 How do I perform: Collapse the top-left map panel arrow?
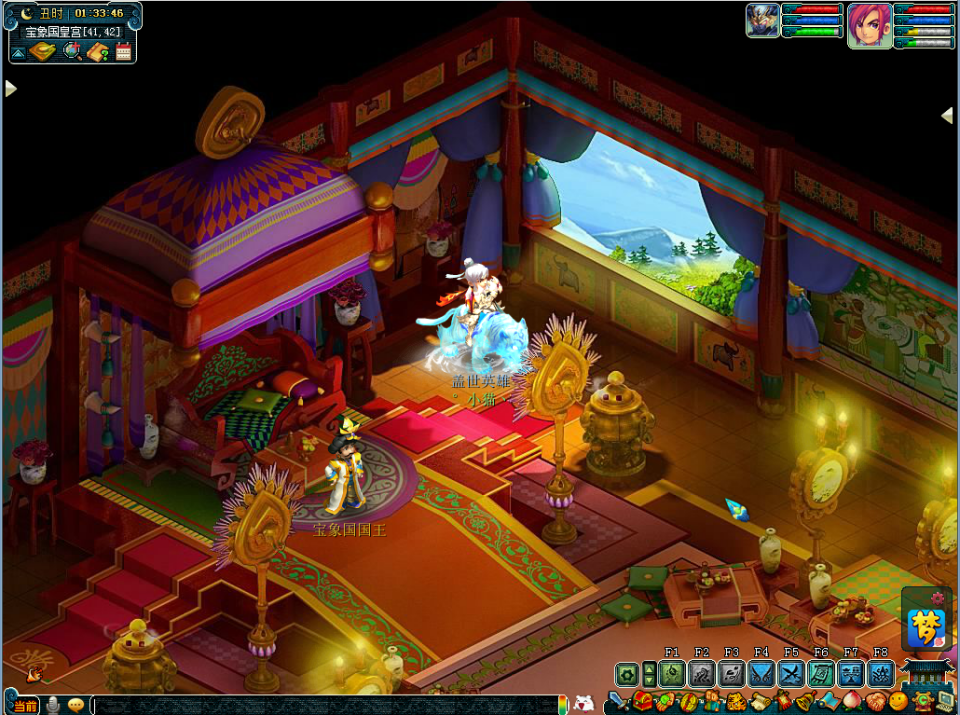(x=18, y=52)
